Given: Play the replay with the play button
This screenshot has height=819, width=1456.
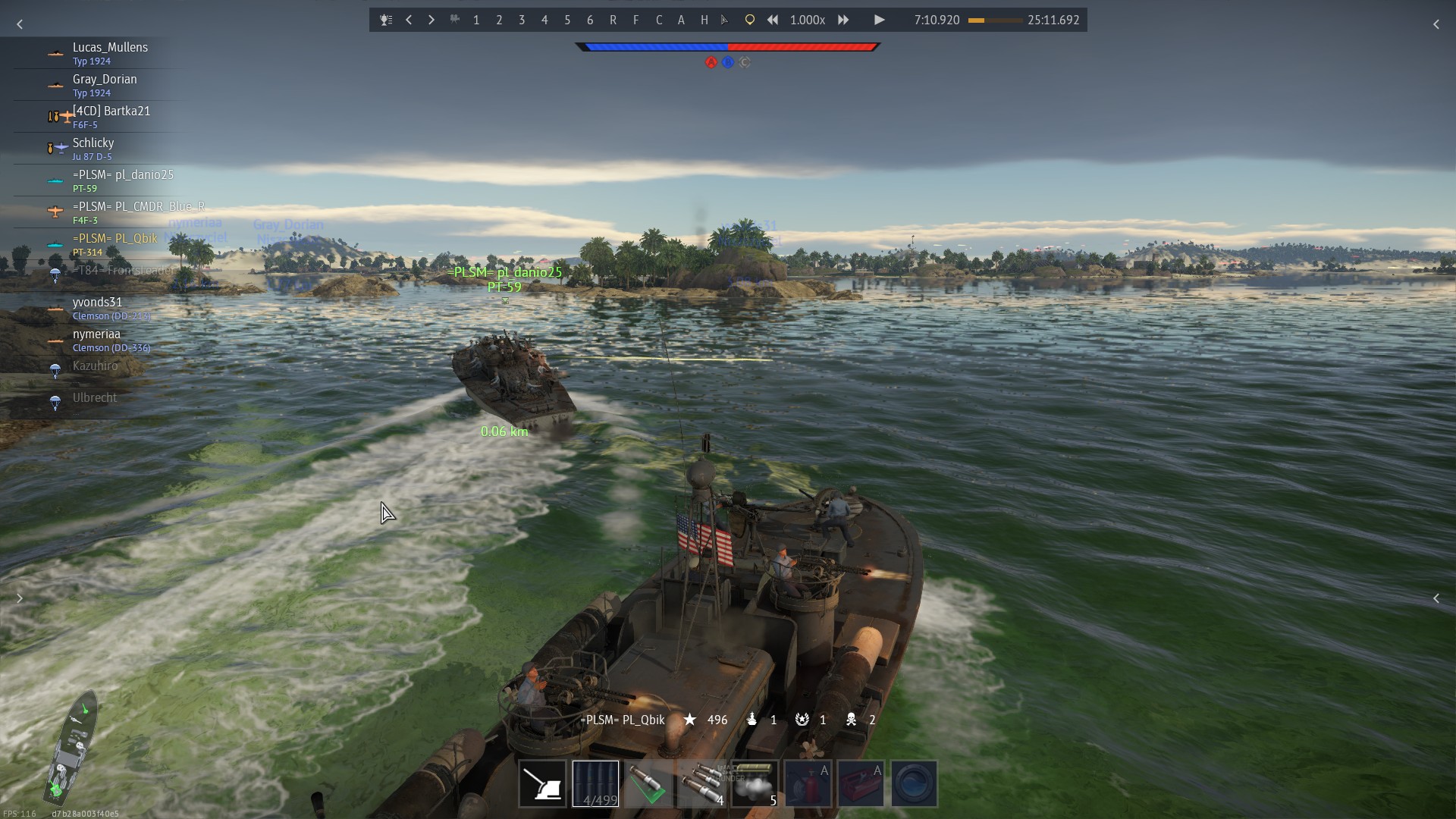Looking at the screenshot, I should (x=879, y=20).
